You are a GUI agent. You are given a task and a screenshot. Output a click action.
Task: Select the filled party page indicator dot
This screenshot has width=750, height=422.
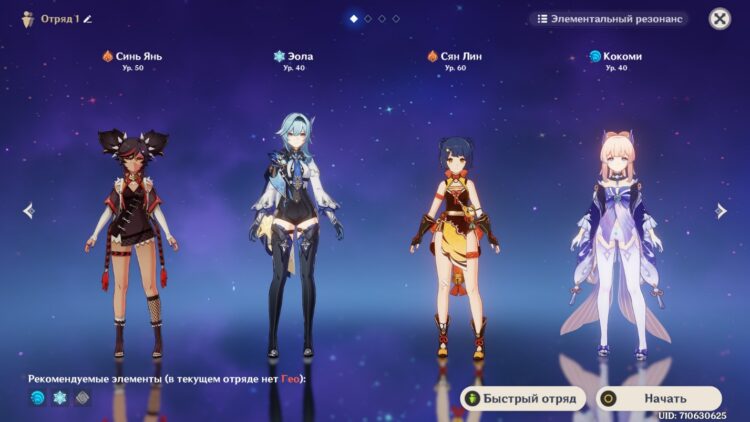[x=354, y=19]
